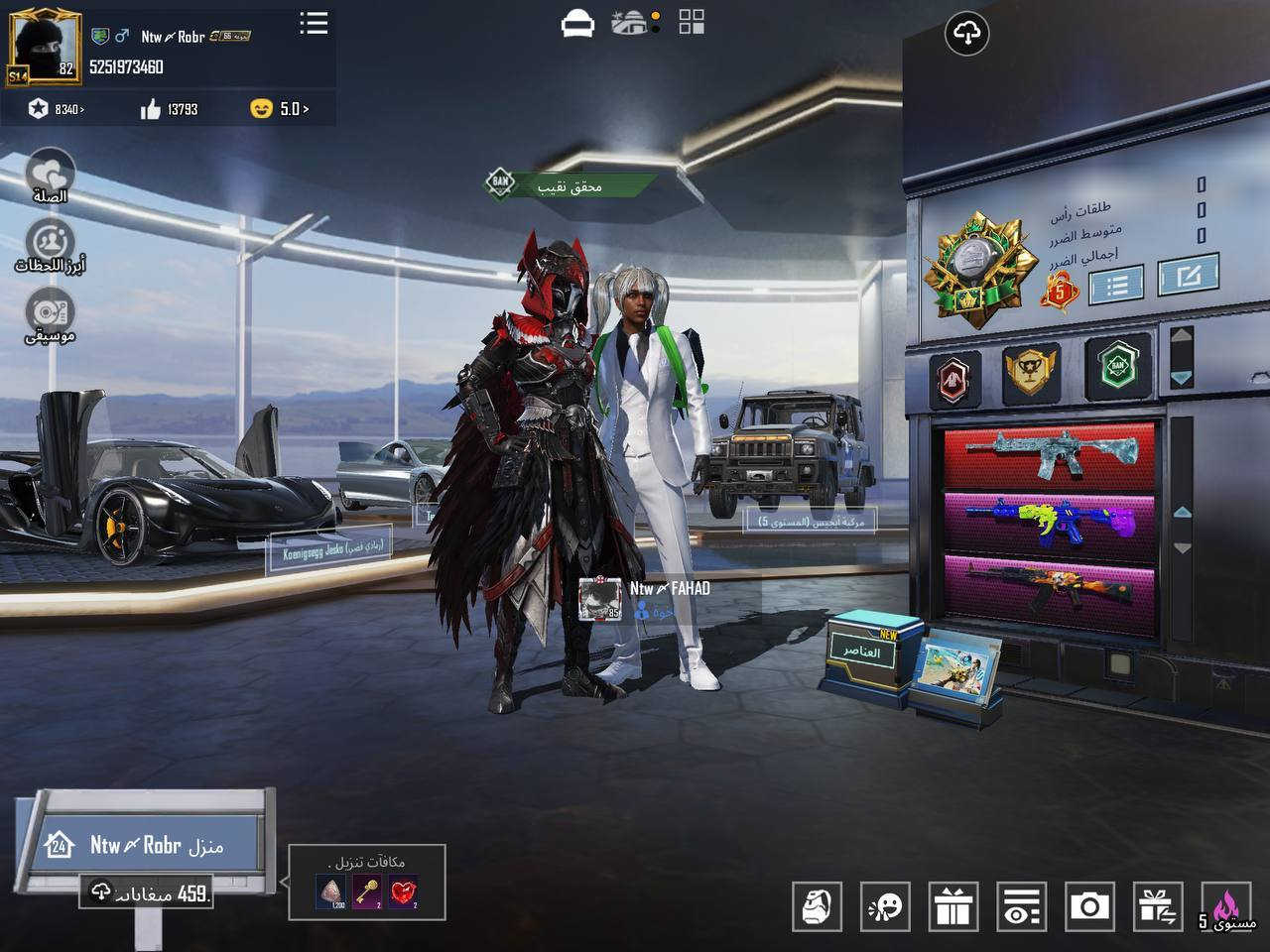Click the helmet lobby icon at top center
The image size is (1270, 952).
[578, 22]
